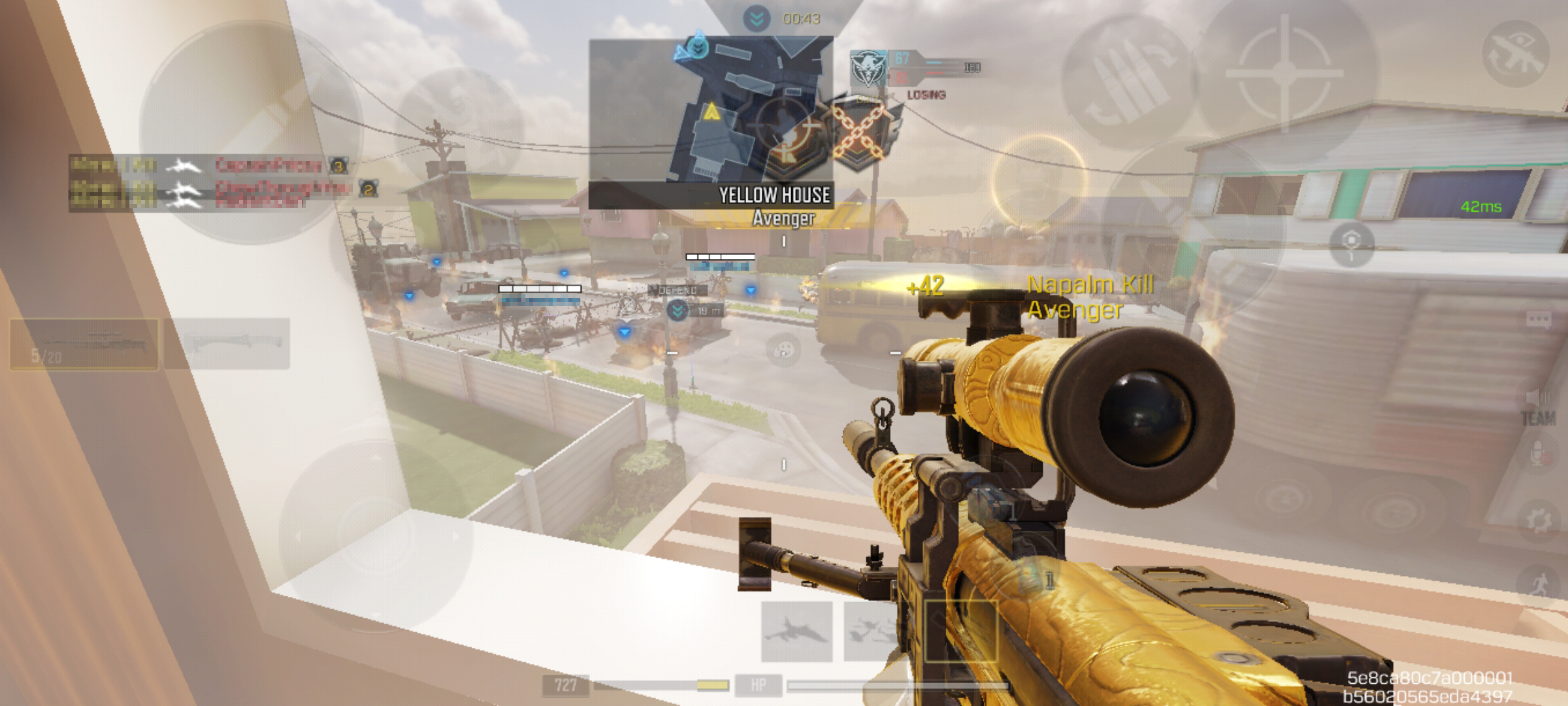Select the sniper rifle weapon slot
The width and height of the screenshot is (1568, 706).
[x=85, y=345]
